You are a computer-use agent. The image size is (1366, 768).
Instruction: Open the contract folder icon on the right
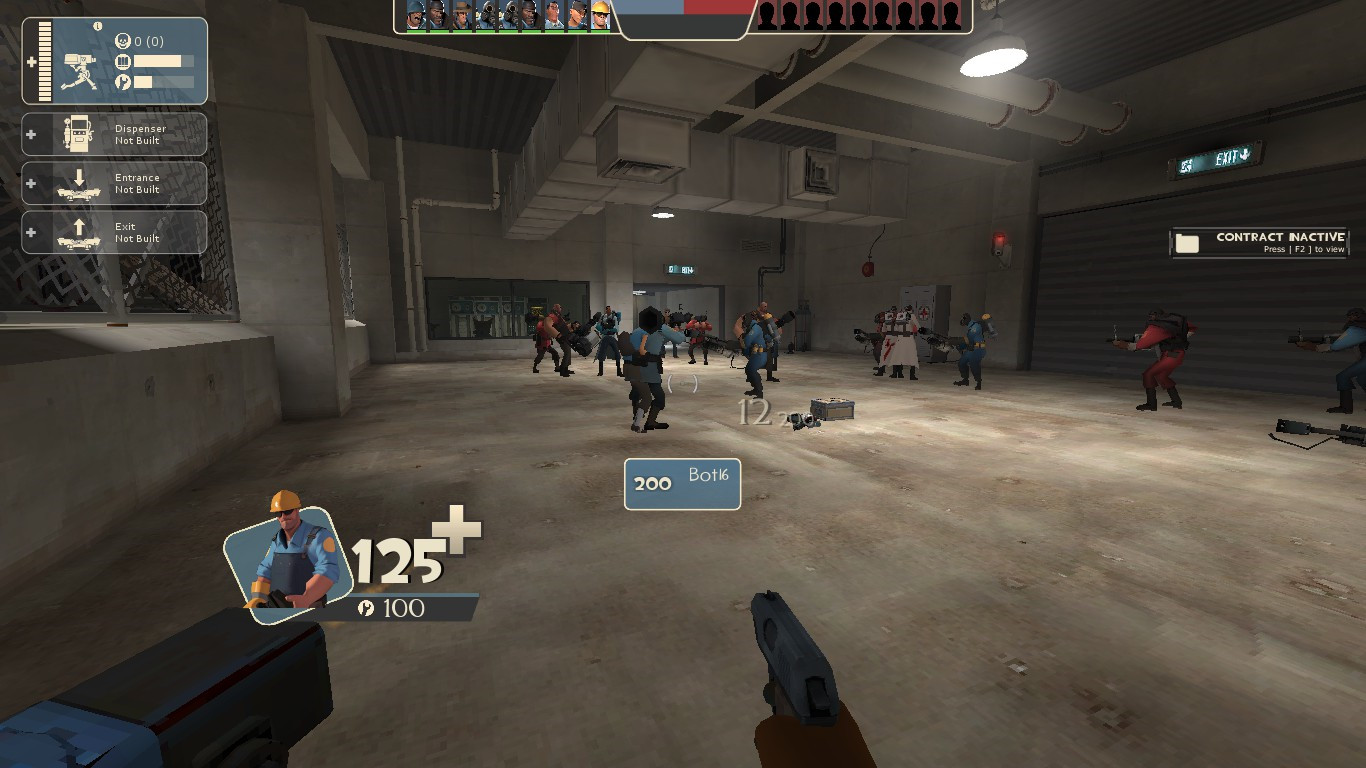coord(1188,242)
